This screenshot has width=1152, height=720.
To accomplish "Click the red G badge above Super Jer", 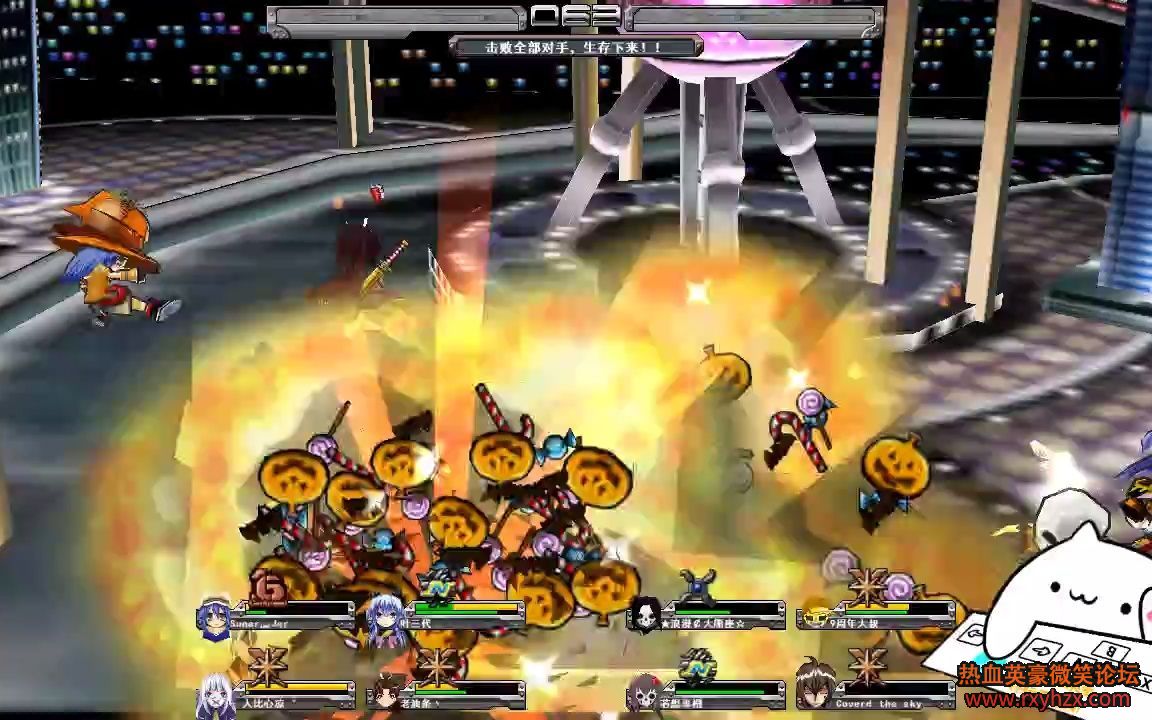I will (267, 586).
